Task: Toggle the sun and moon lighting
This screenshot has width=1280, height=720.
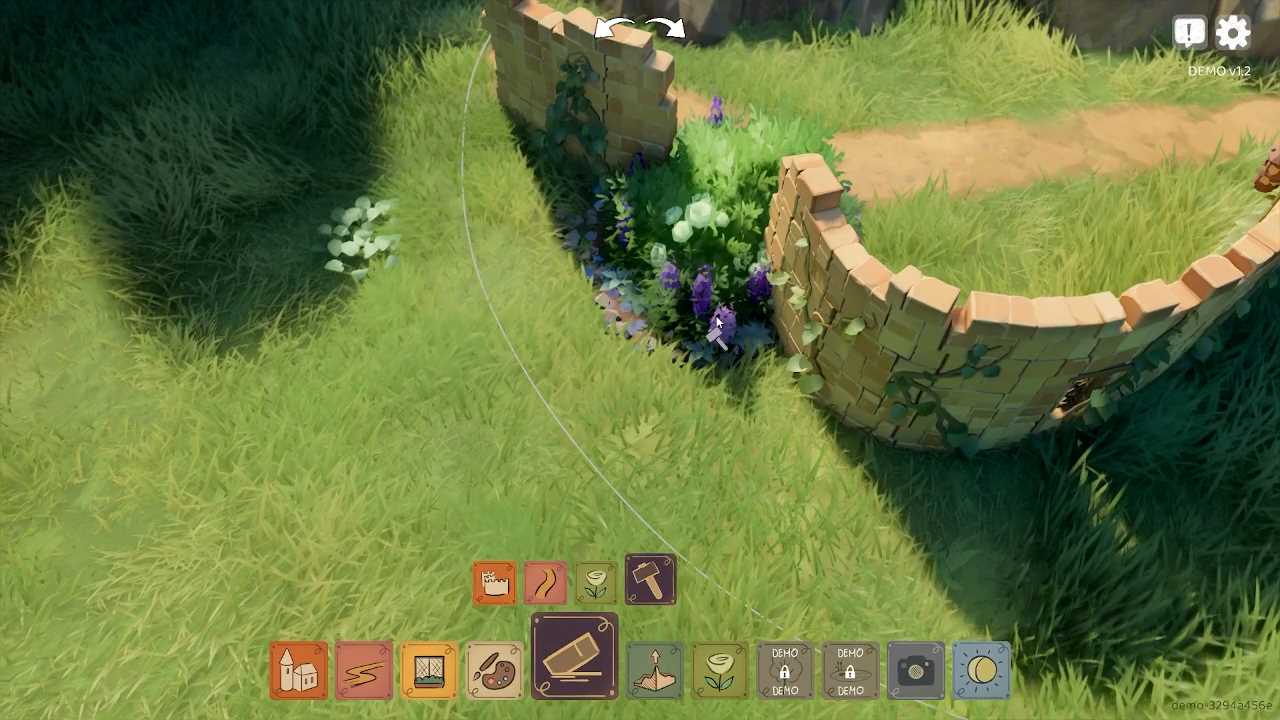Action: (x=982, y=670)
